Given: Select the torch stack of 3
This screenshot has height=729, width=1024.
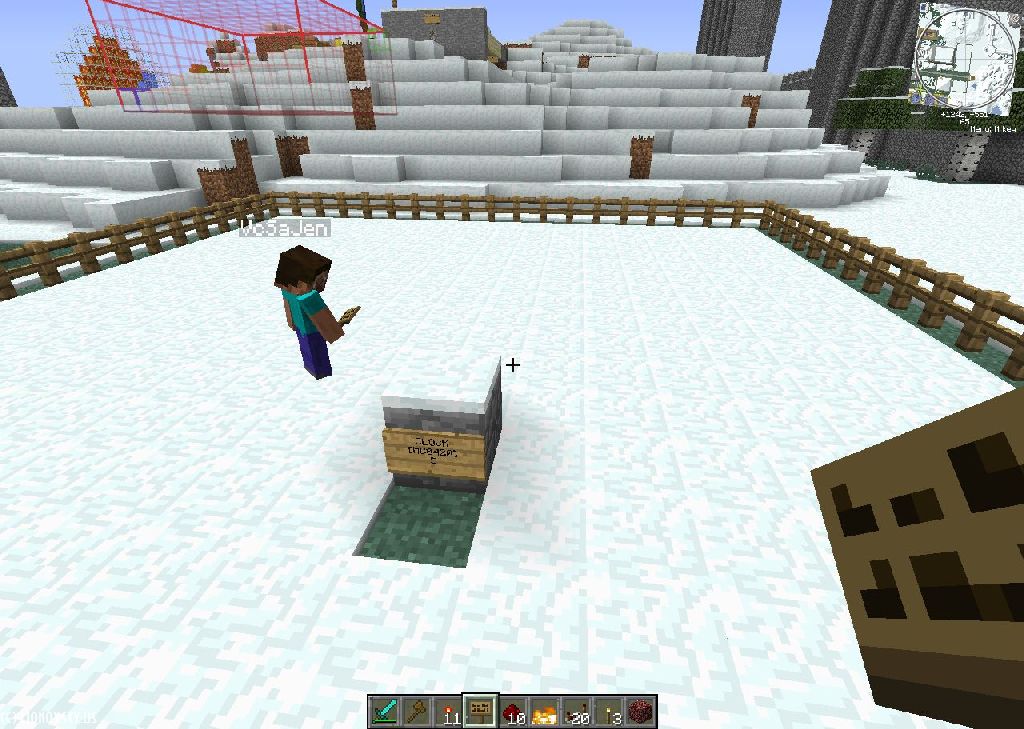Looking at the screenshot, I should [608, 711].
